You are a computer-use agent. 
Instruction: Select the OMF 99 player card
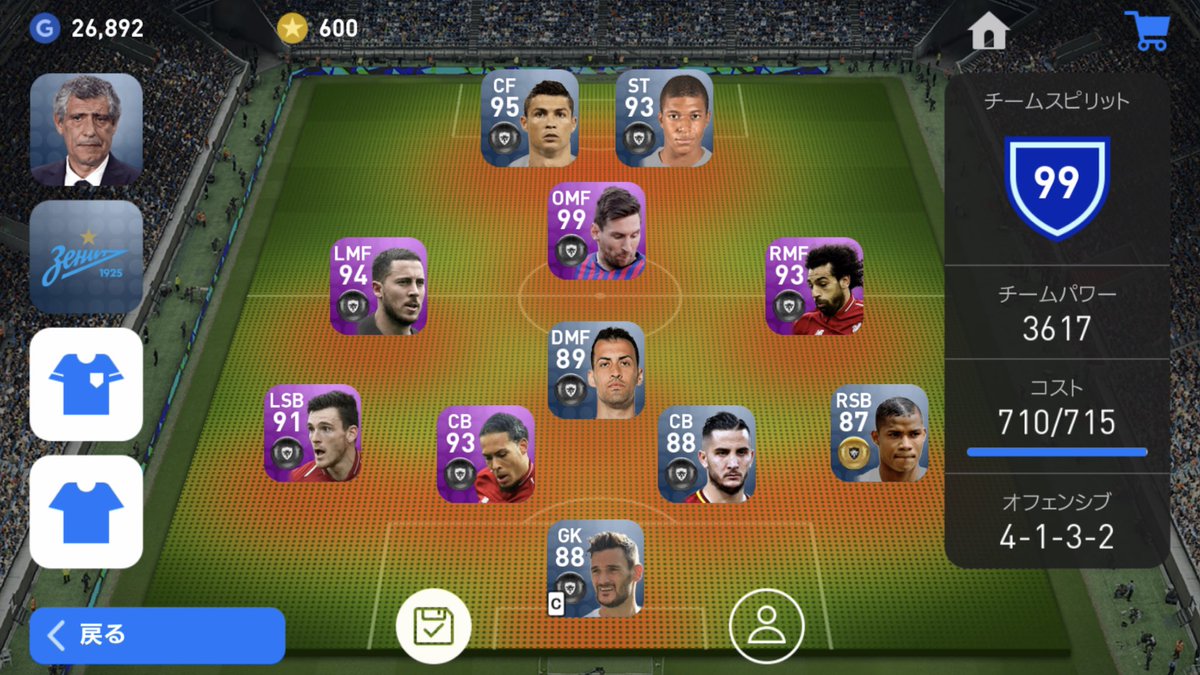click(x=597, y=231)
